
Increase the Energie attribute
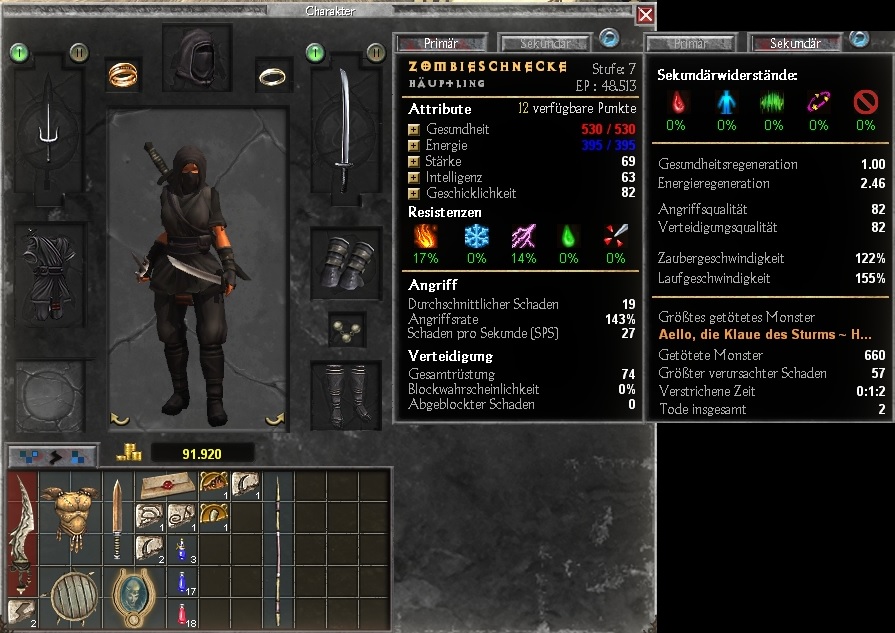pos(414,146)
